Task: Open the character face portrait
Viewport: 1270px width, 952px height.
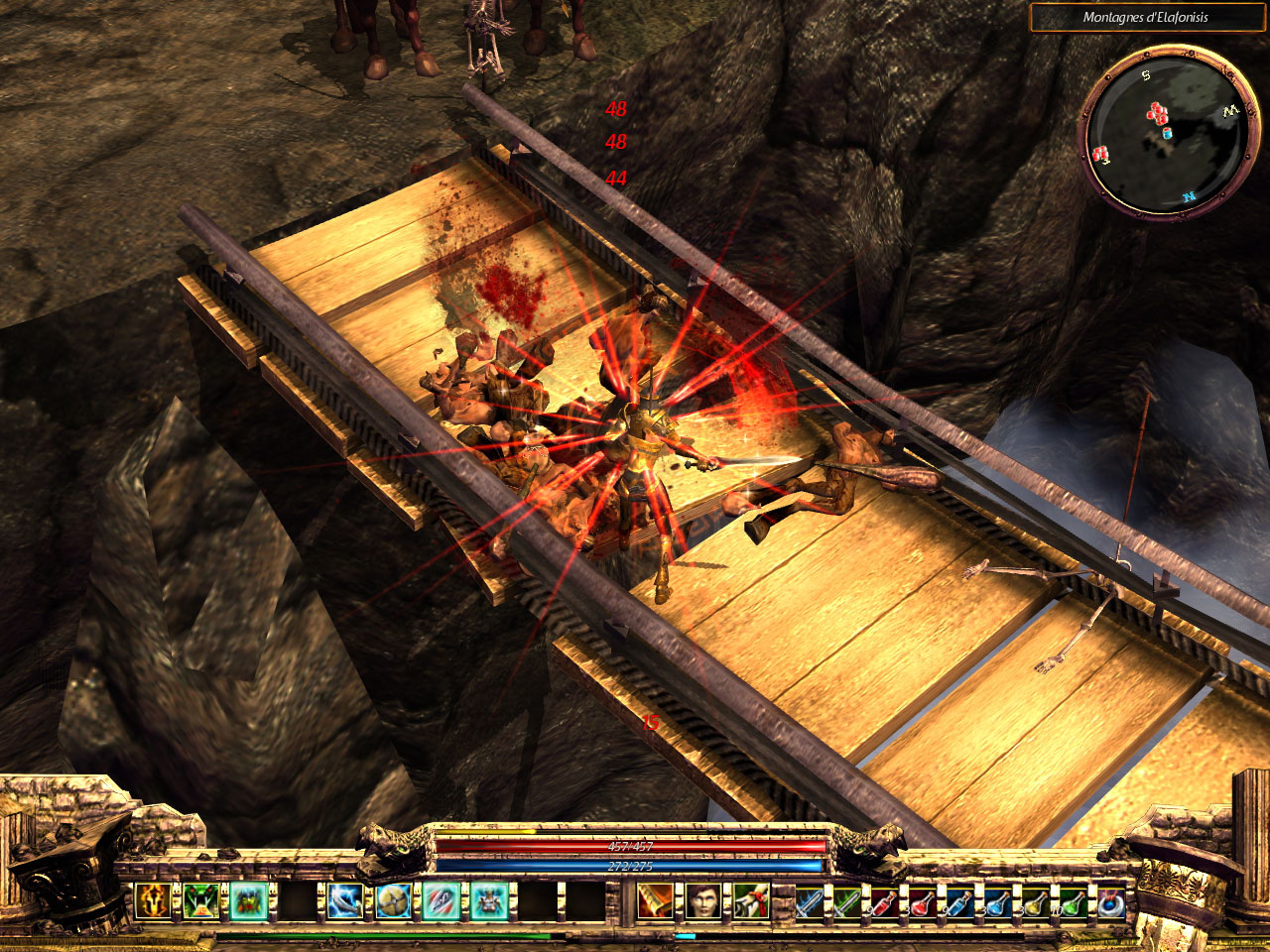Action: (x=701, y=901)
